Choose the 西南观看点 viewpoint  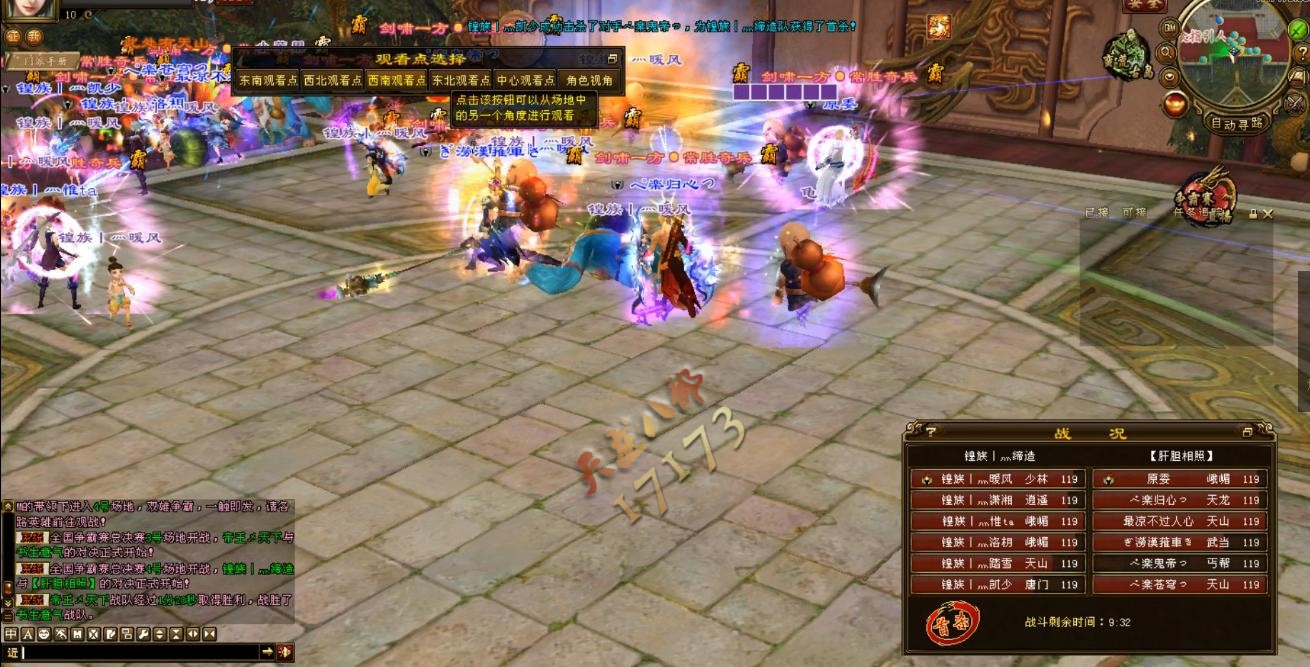click(x=397, y=80)
